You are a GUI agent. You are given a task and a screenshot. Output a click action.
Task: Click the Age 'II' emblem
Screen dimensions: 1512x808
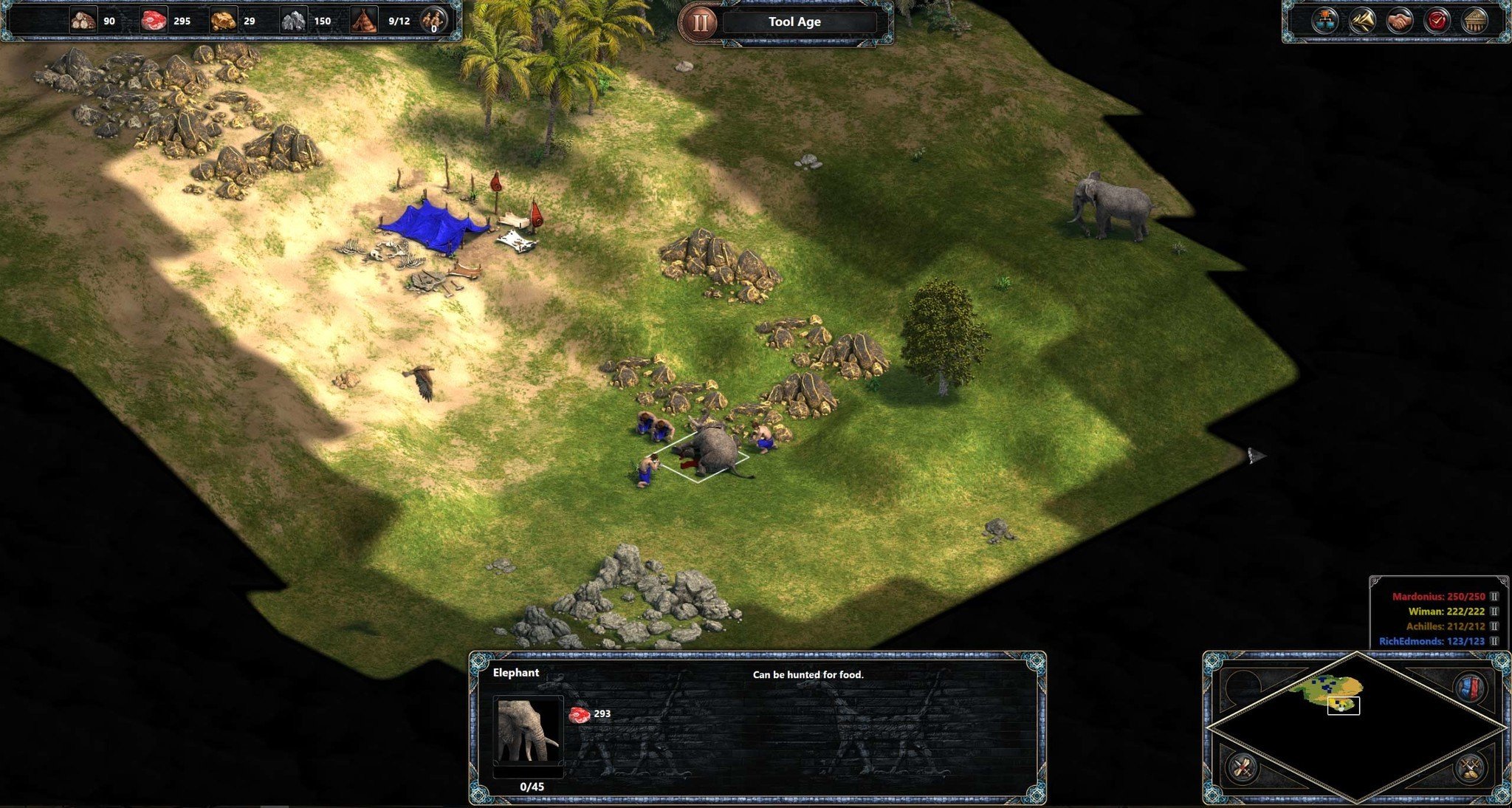click(701, 21)
